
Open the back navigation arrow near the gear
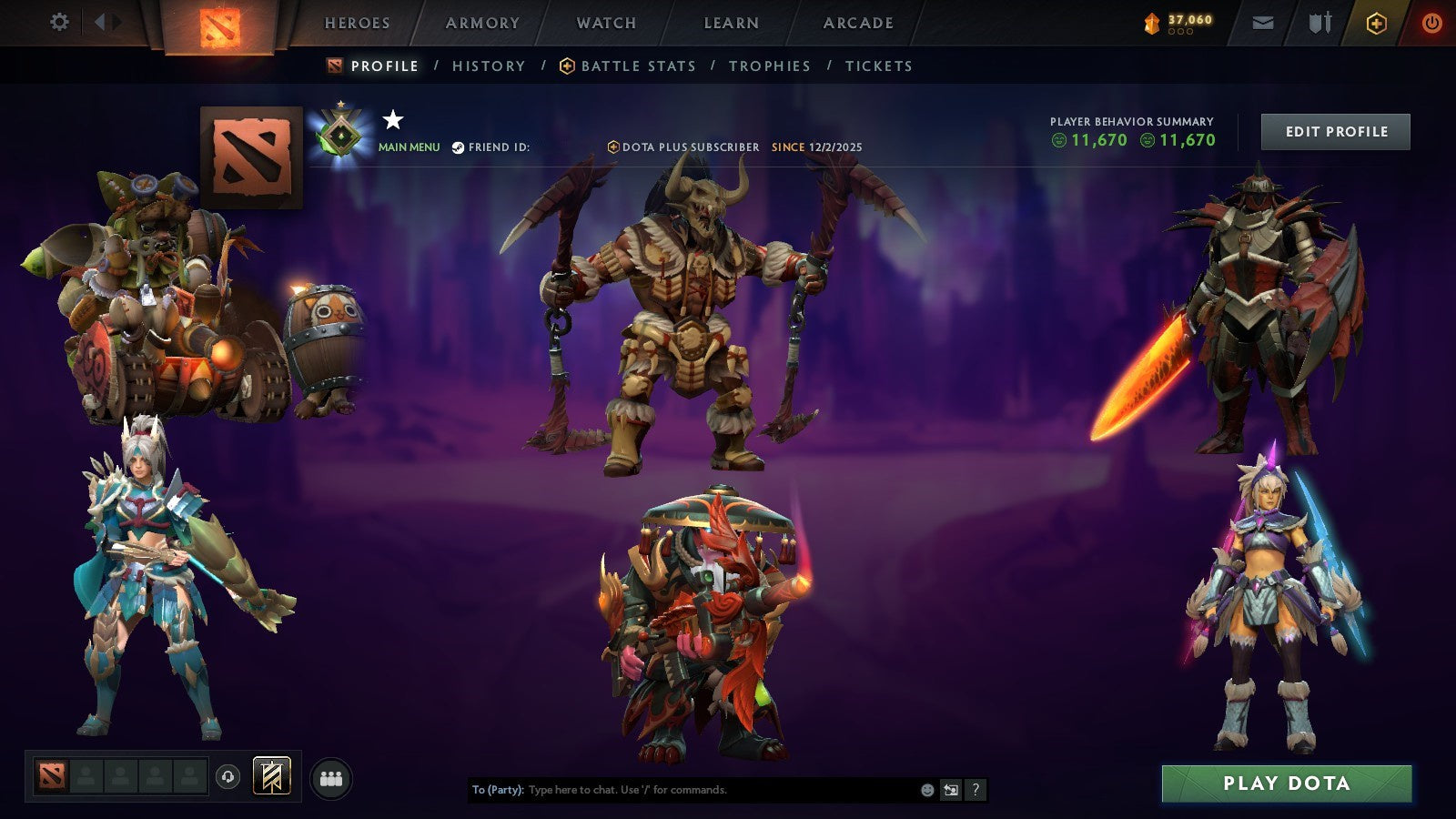point(97,22)
